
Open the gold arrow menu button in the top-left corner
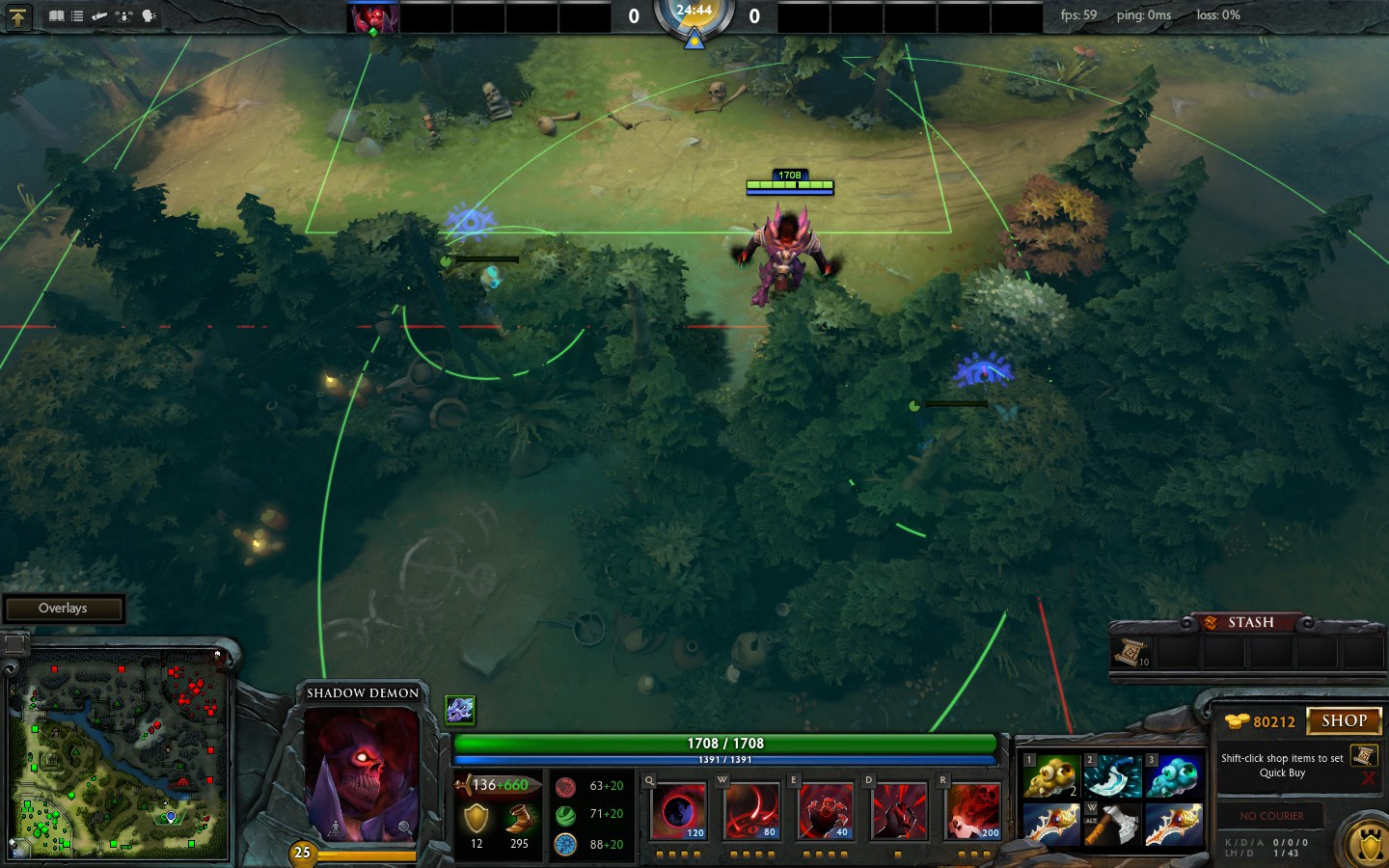[x=18, y=16]
